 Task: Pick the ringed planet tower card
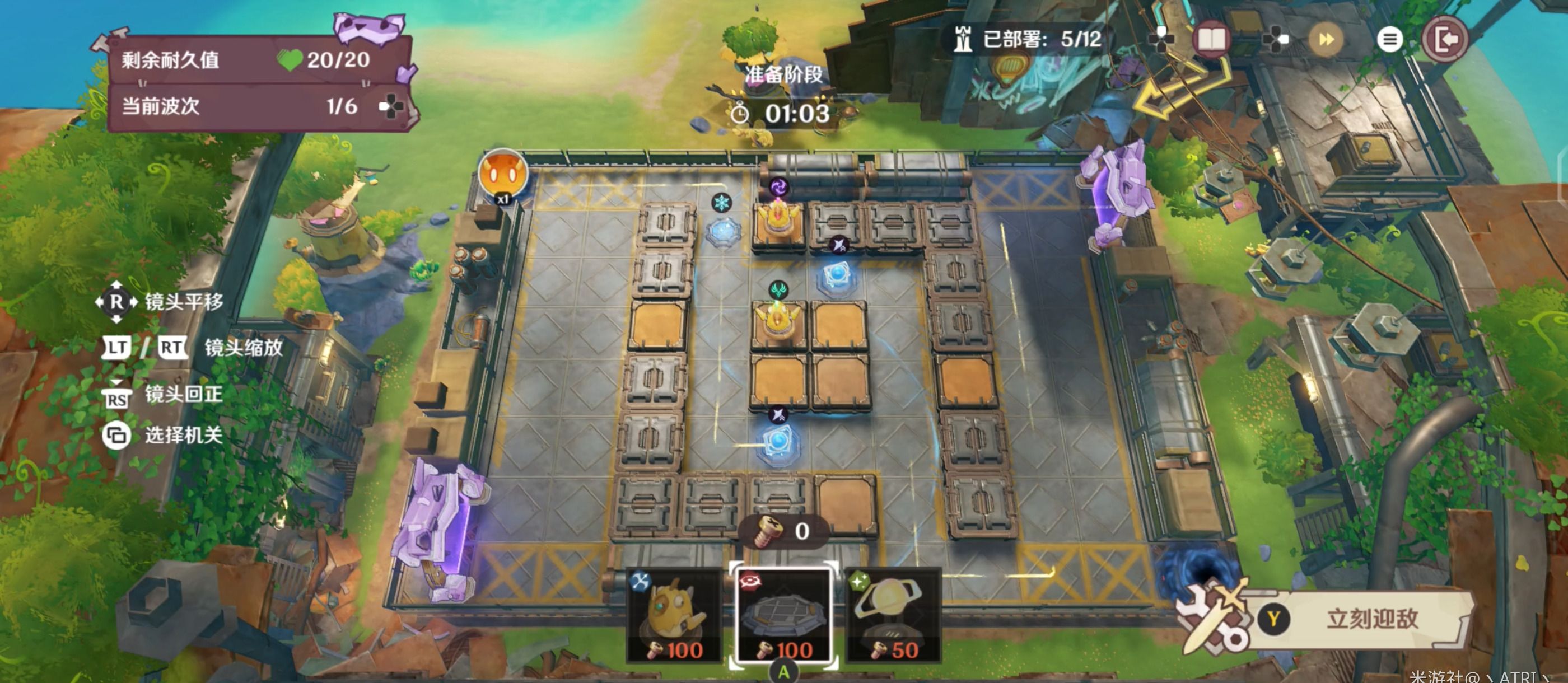point(892,615)
